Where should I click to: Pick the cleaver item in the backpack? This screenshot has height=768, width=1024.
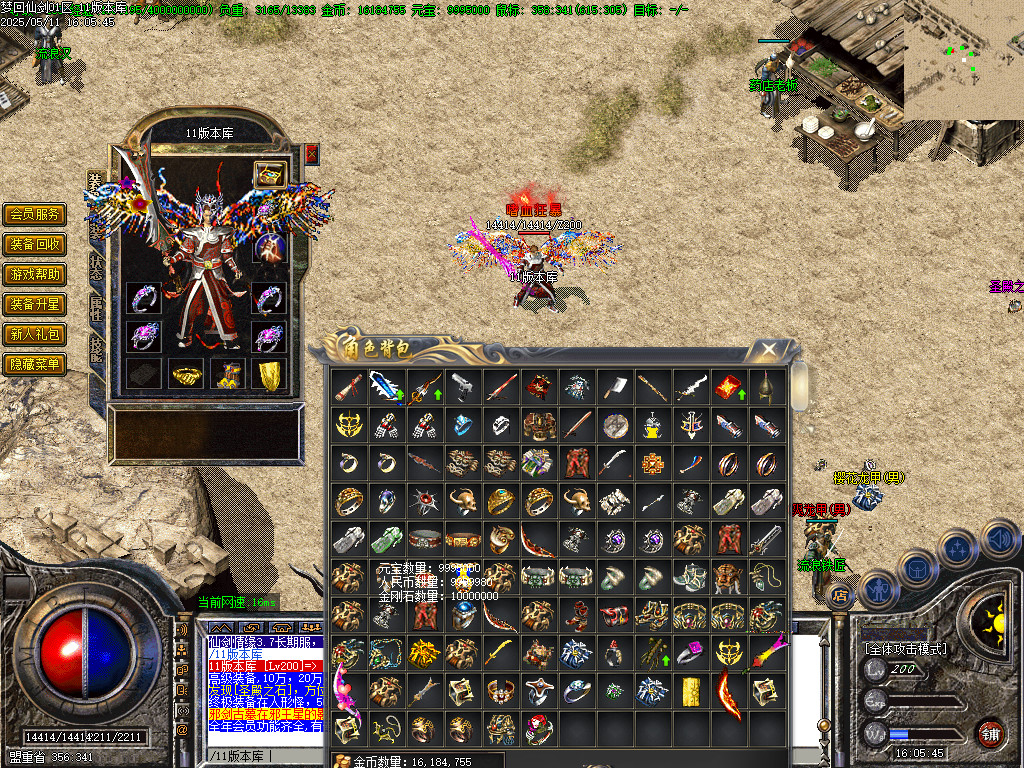point(615,386)
